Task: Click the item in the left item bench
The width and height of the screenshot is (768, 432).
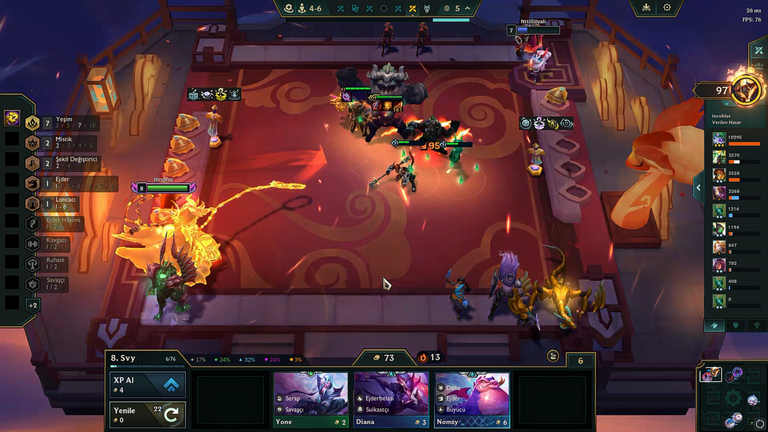Action: click(x=13, y=118)
